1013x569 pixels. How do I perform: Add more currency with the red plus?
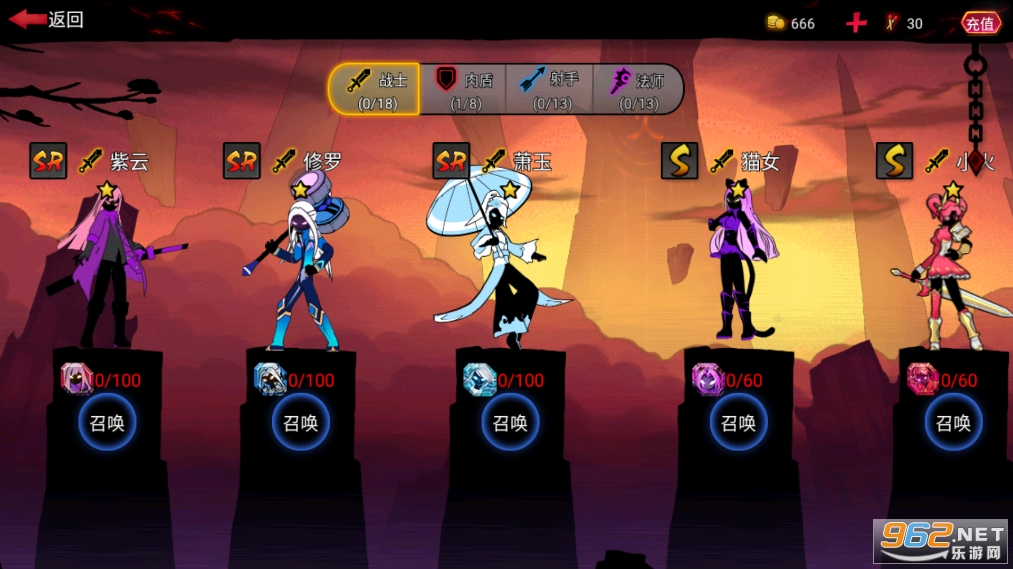click(856, 23)
